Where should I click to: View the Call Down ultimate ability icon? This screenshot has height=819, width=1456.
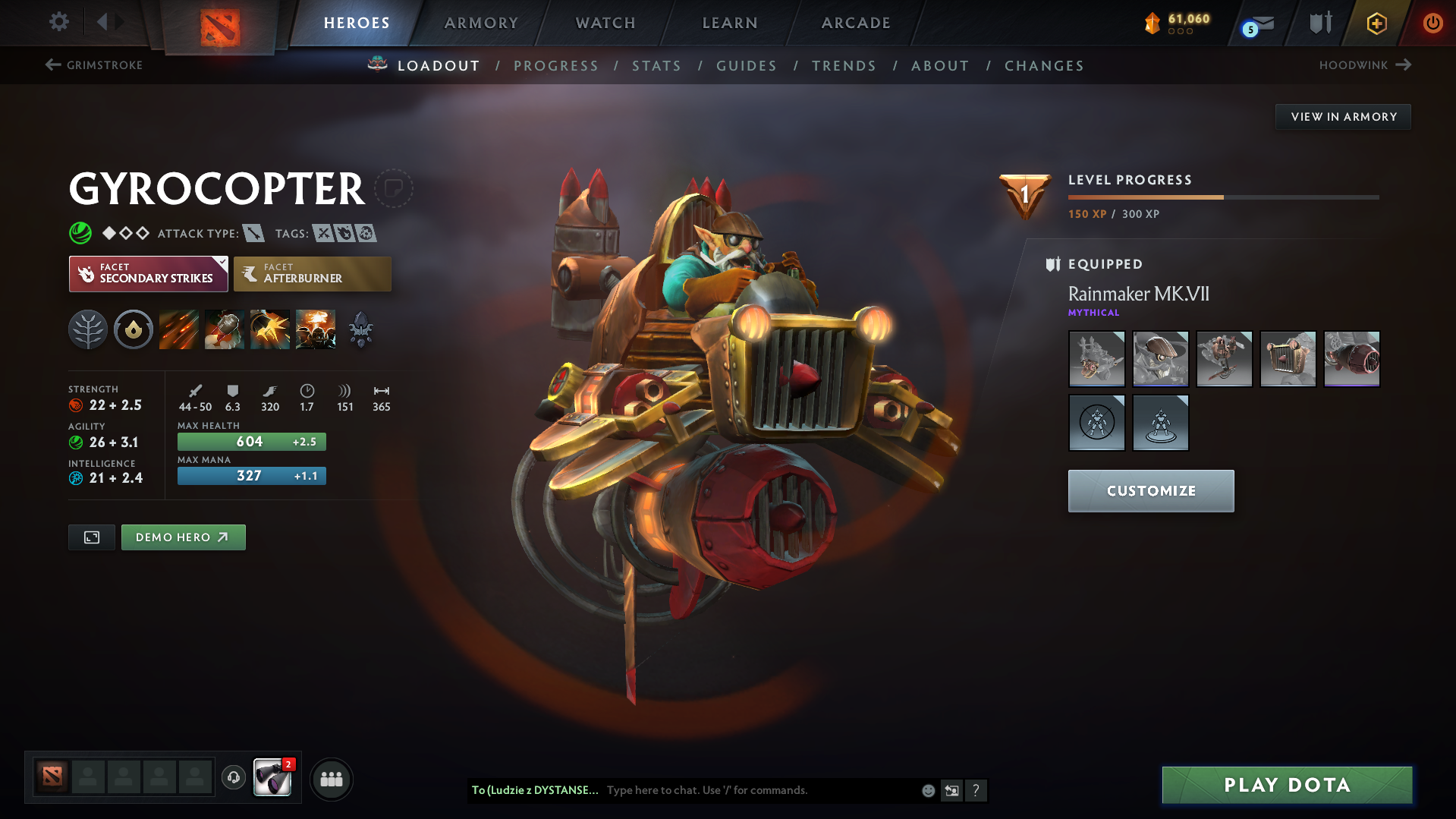coord(315,329)
